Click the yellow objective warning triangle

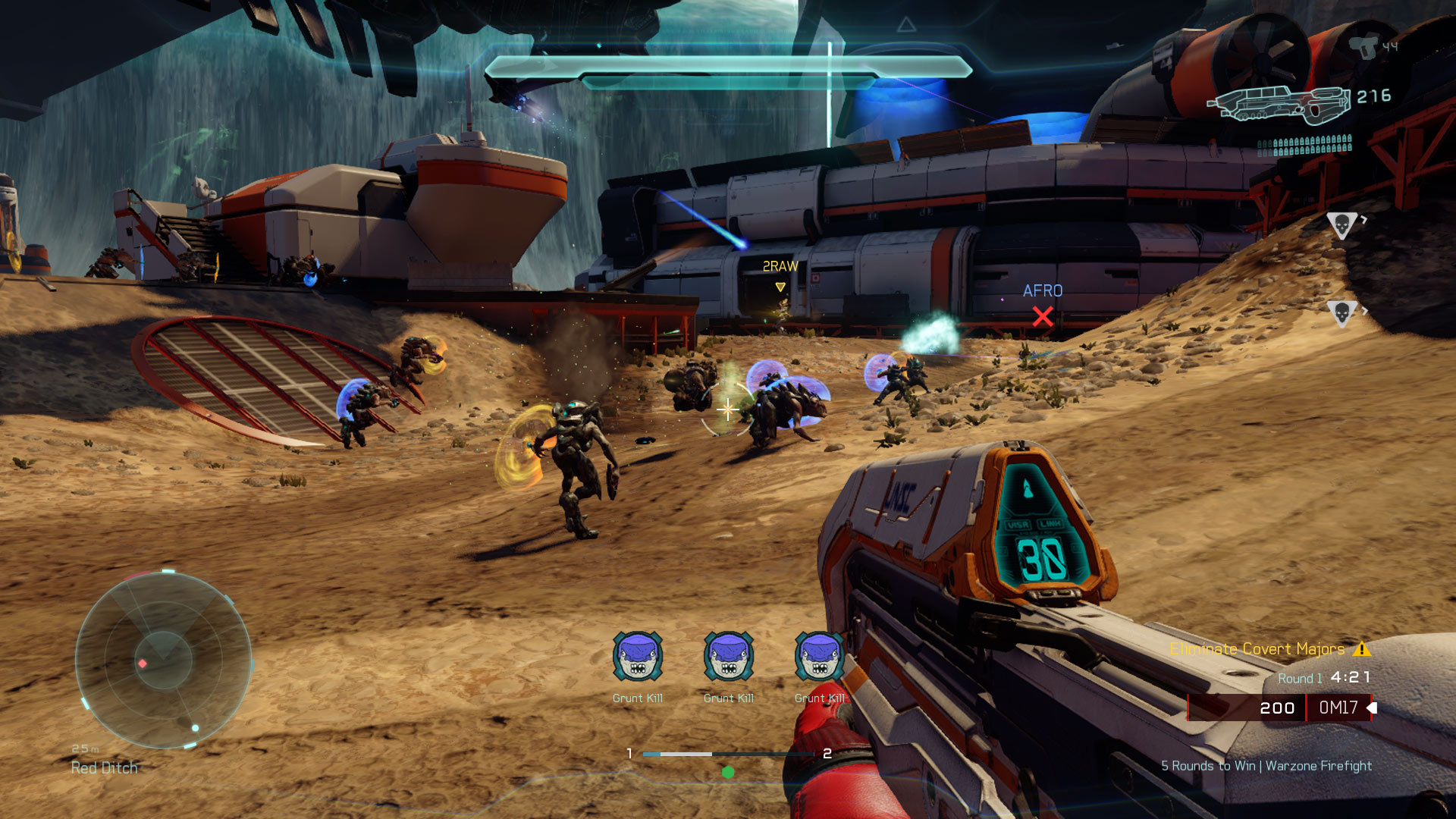[x=1362, y=649]
